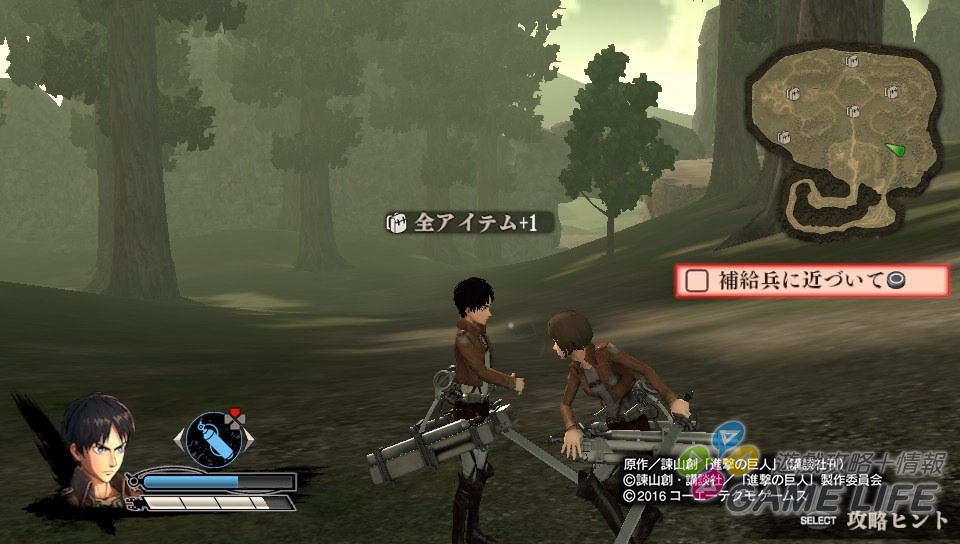This screenshot has height=544, width=960.
Task: Select the 補給兵に近づいて objective tracker
Action: pos(811,281)
